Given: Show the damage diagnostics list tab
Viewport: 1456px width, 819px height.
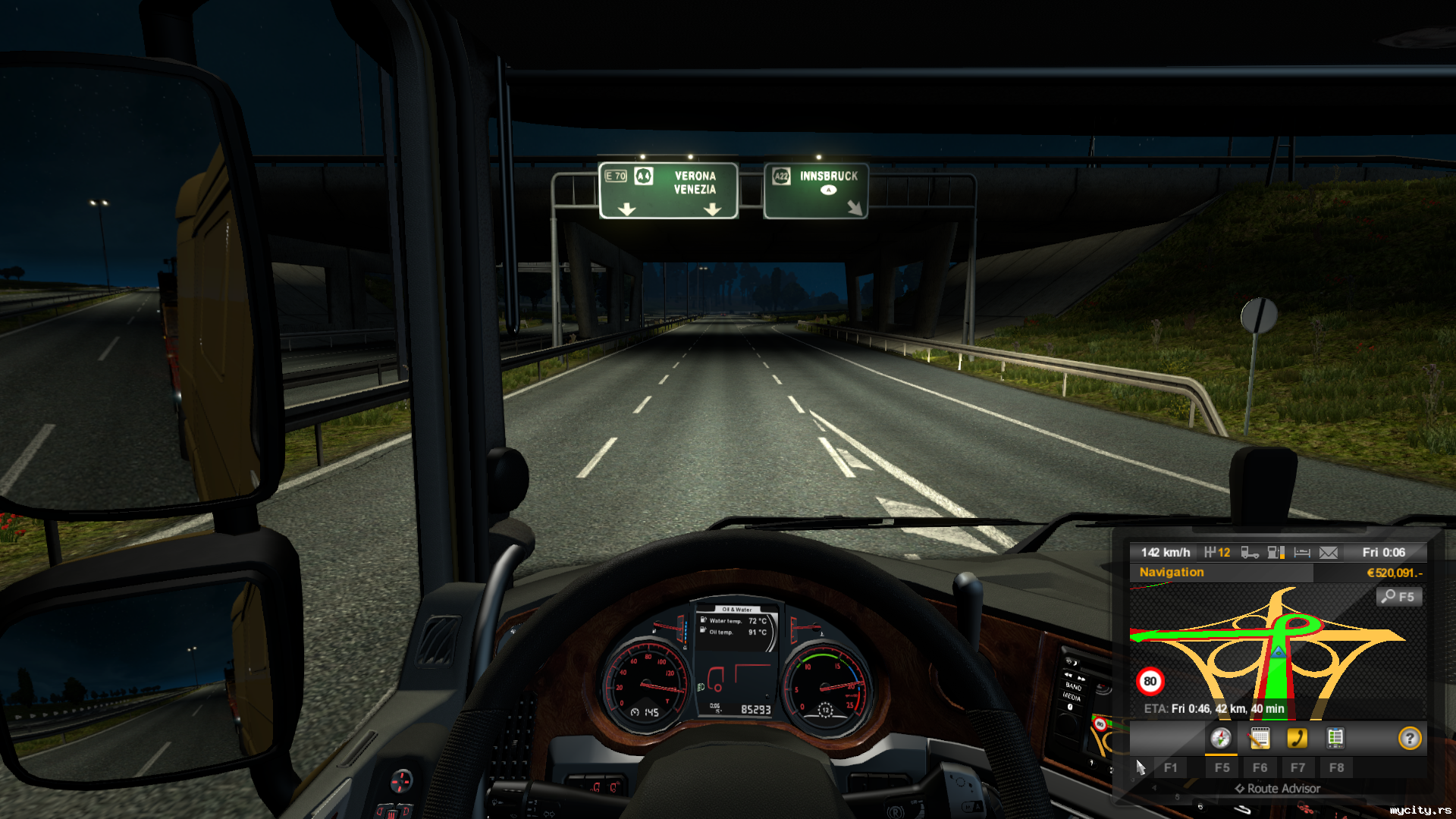Looking at the screenshot, I should (x=1335, y=739).
